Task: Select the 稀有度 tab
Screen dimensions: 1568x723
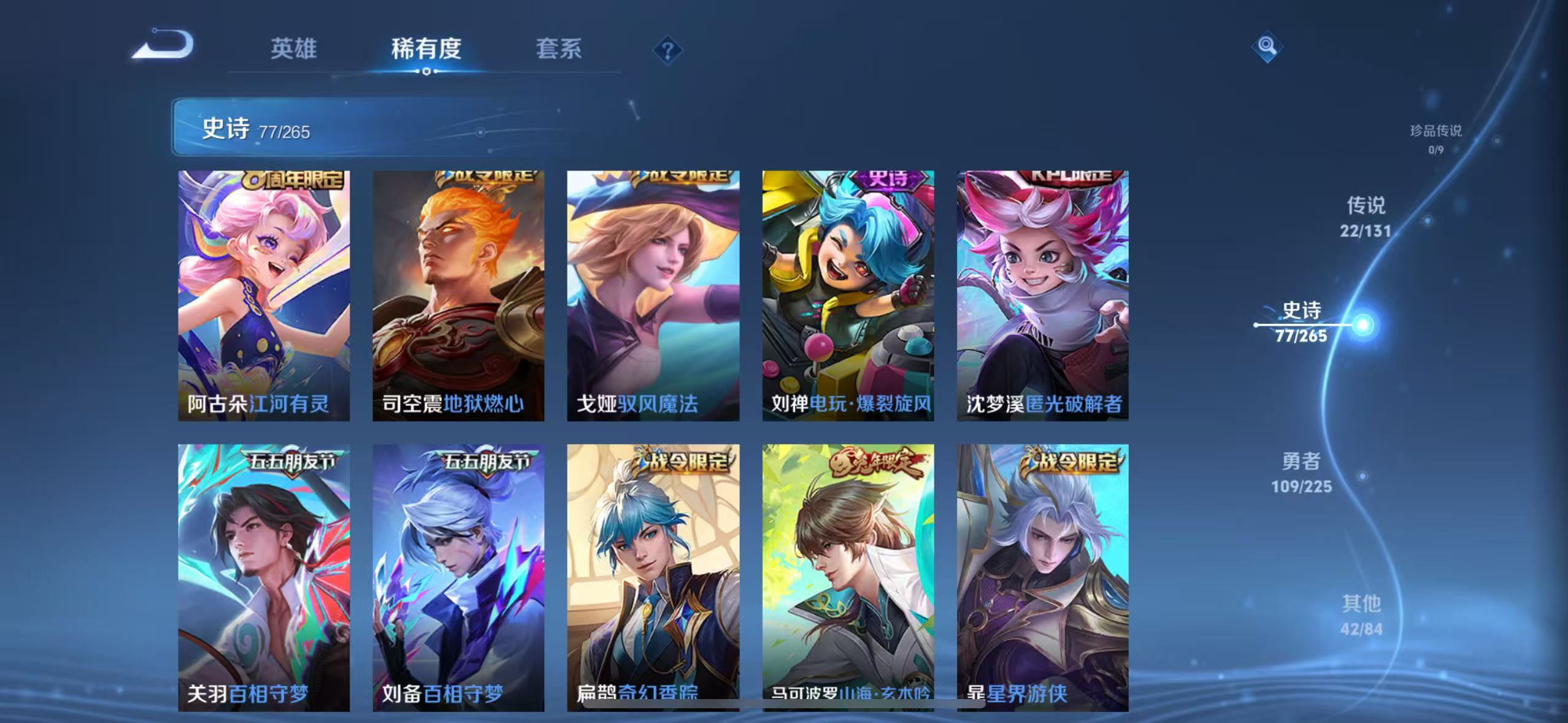Action: [x=428, y=50]
